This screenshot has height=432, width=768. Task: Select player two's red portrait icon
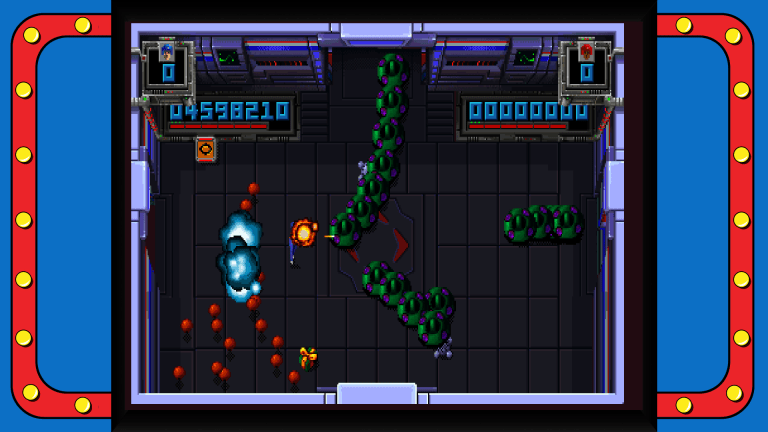586,51
